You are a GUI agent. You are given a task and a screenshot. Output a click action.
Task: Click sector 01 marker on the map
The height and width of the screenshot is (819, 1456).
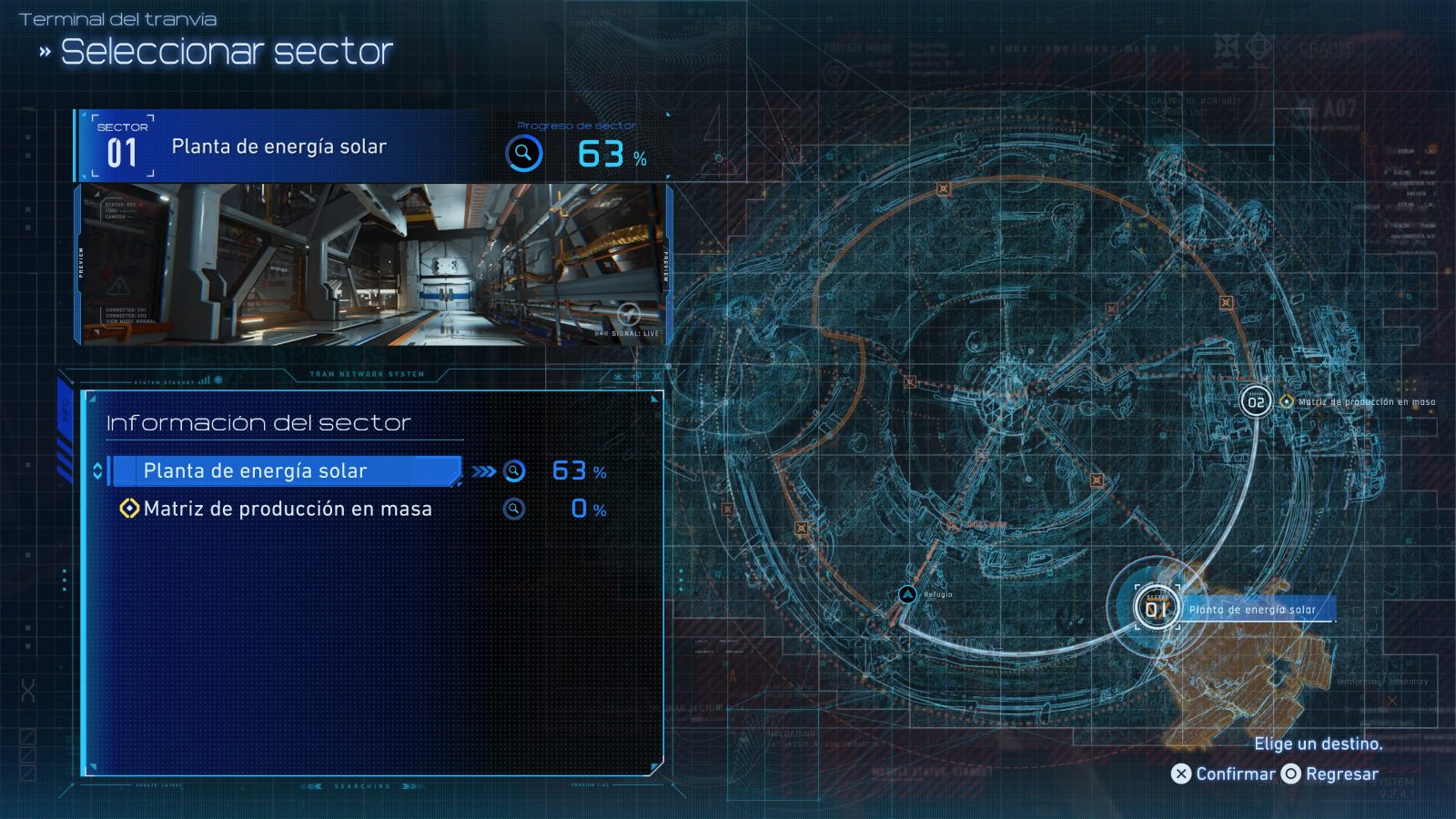click(1156, 608)
